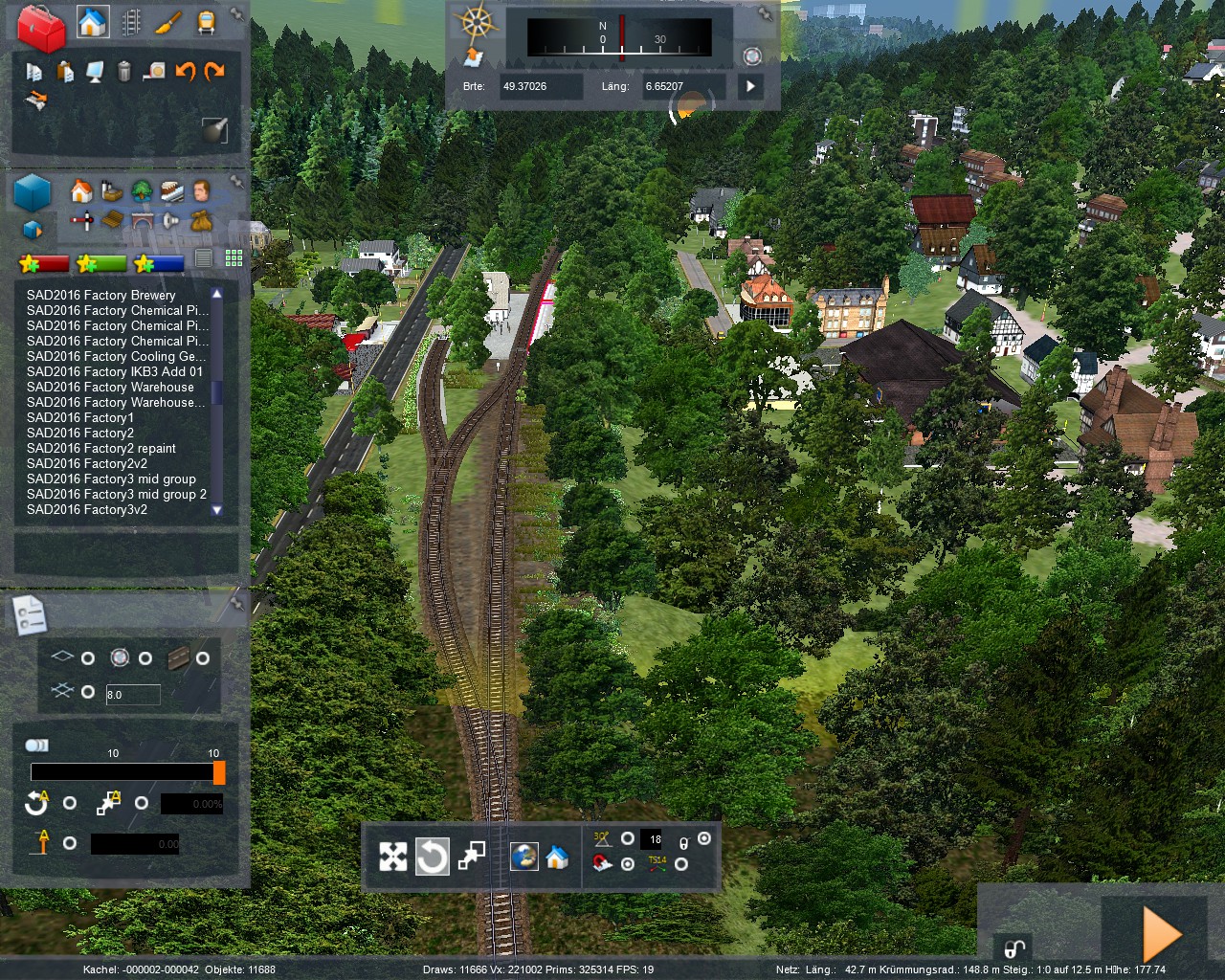Choose SAD2016 Factory2 repaint list entry
Screen dimensions: 1225x980
click(101, 448)
